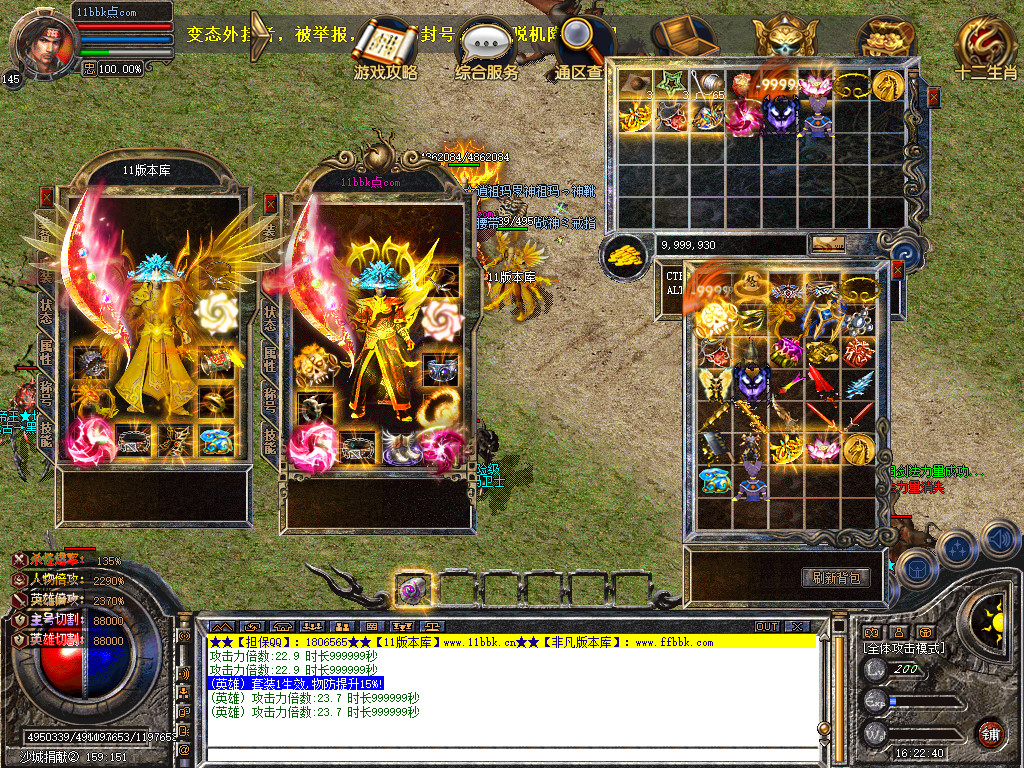
Task: Click the OUT button on chat window
Action: (x=767, y=626)
